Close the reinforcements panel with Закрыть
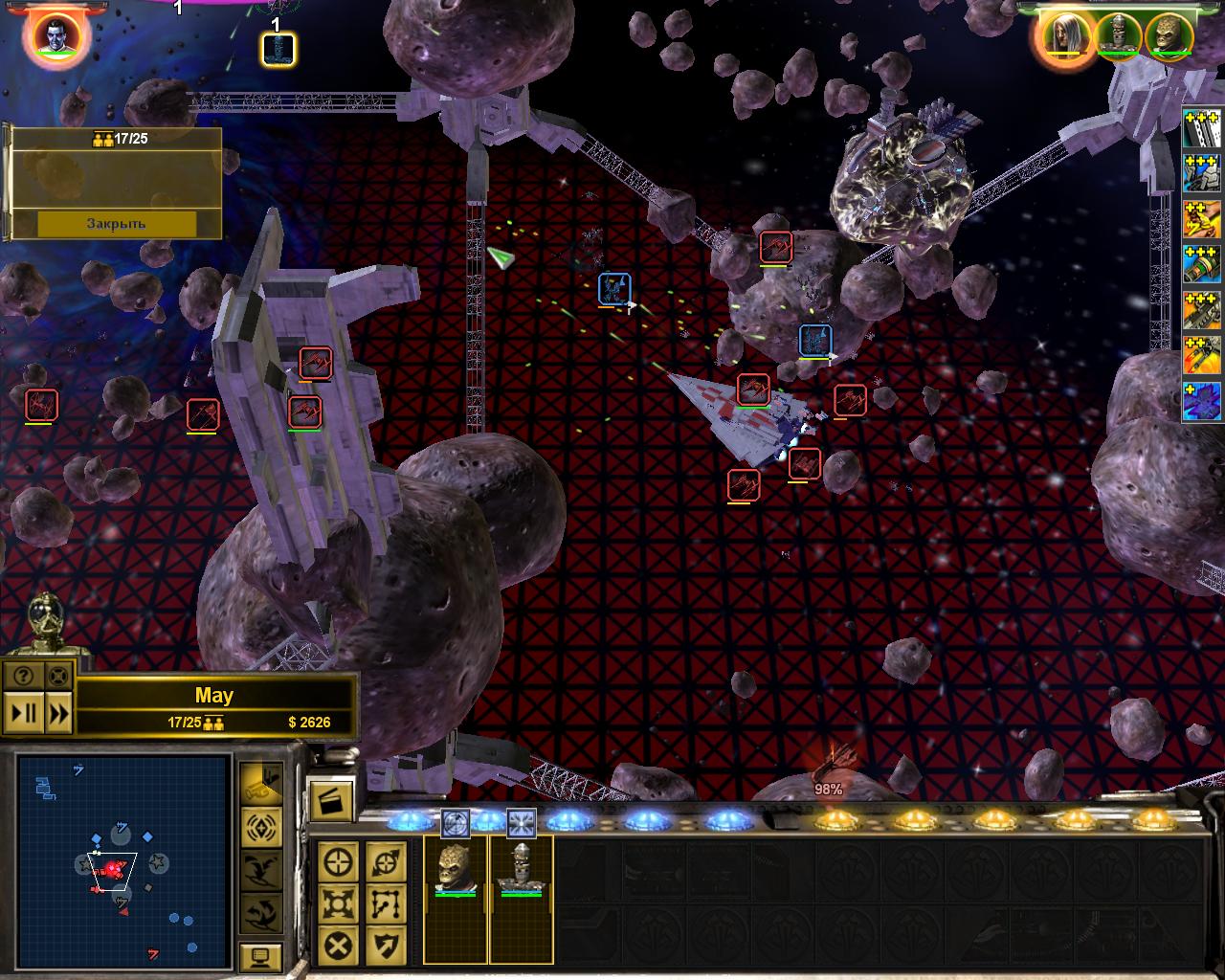1225x980 pixels. (x=116, y=223)
